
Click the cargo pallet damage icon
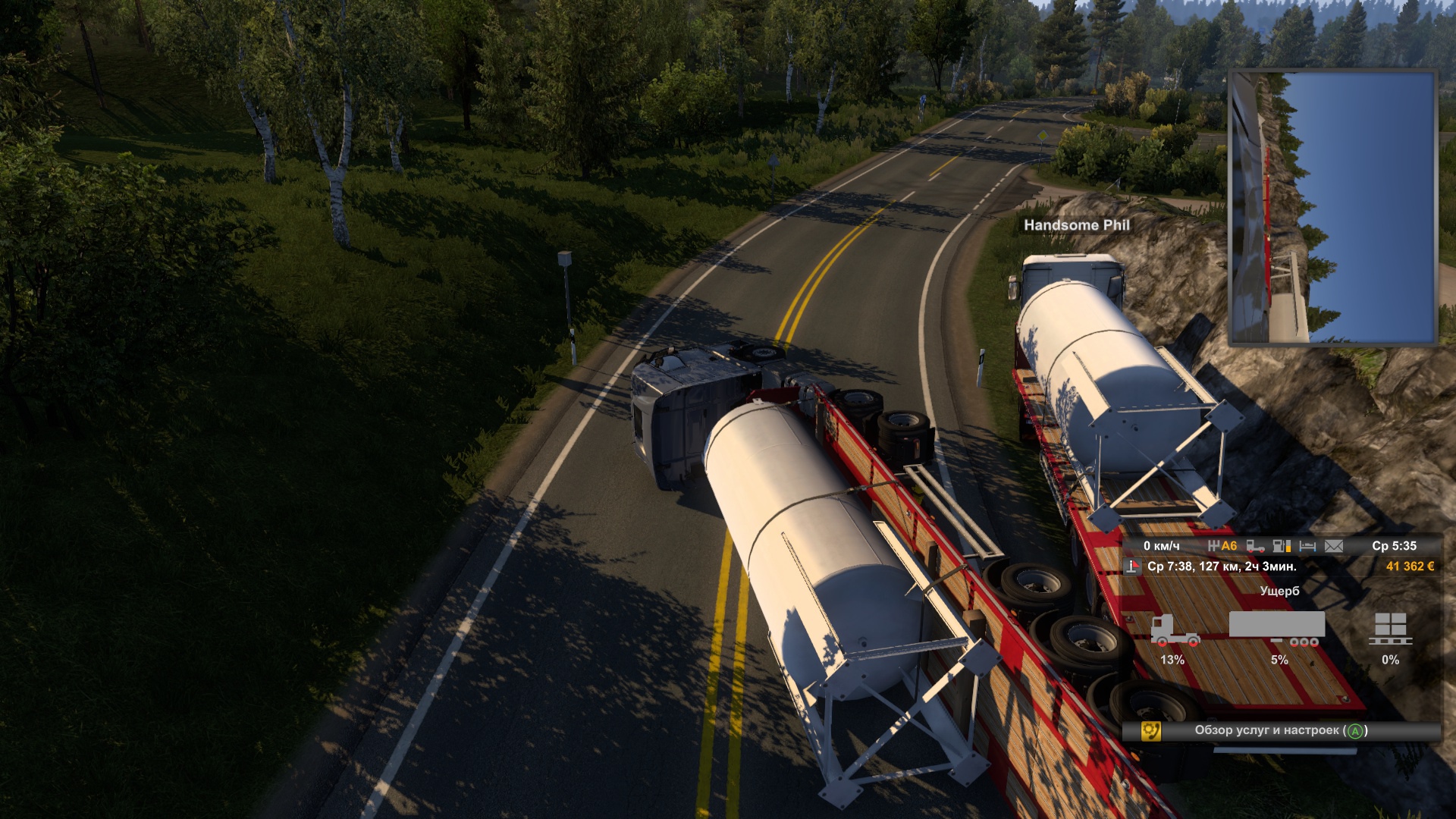1390,629
